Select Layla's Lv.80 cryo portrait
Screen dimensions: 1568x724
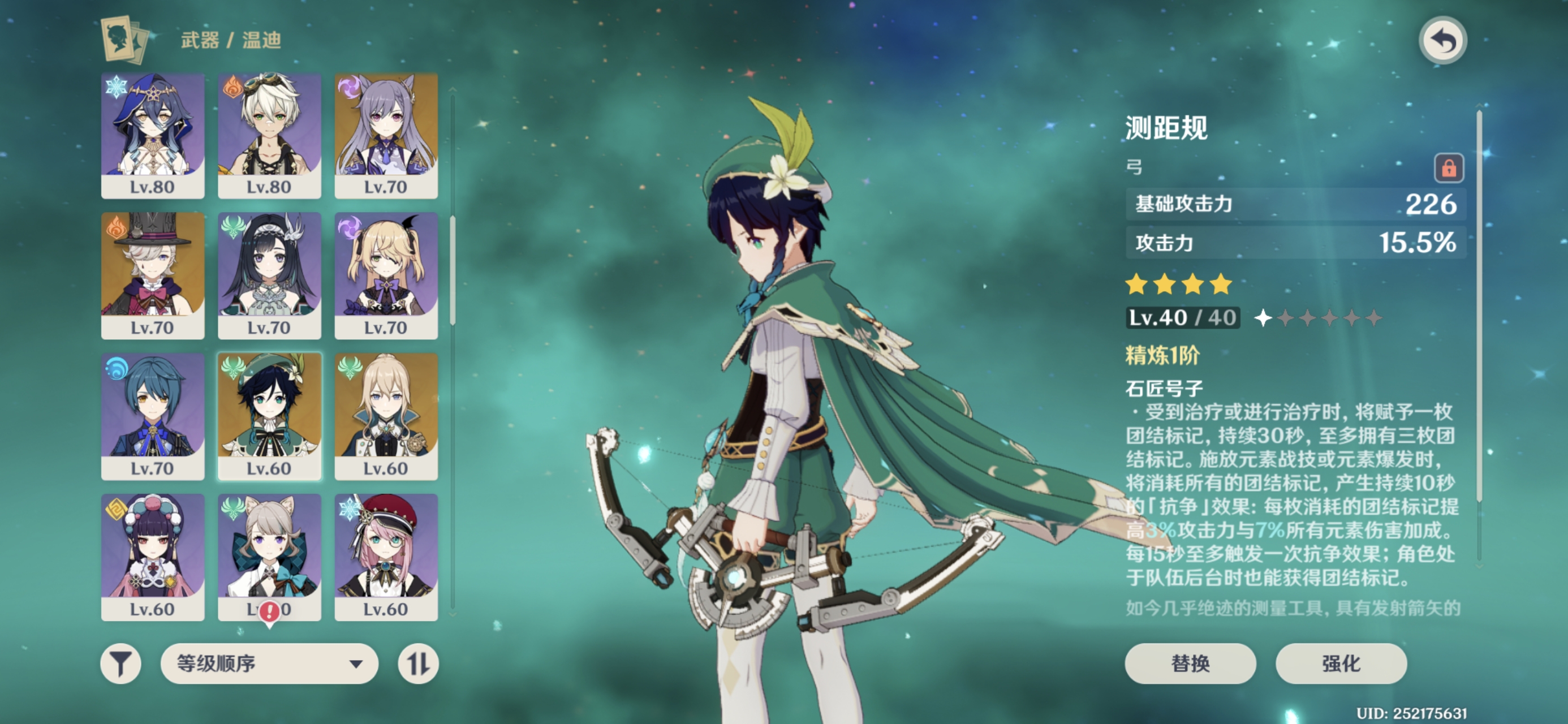pos(152,135)
